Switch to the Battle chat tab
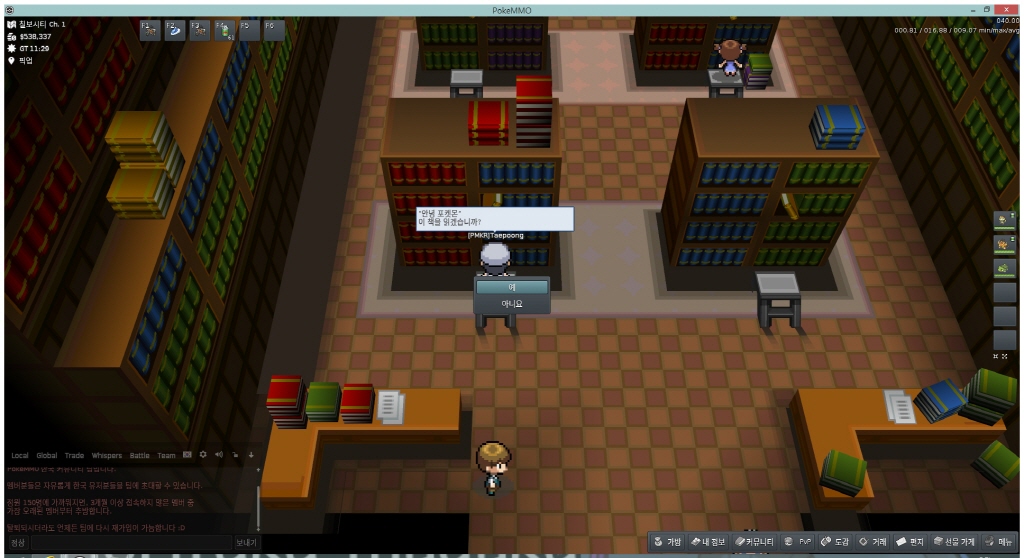The height and width of the screenshot is (558, 1024). click(139, 456)
